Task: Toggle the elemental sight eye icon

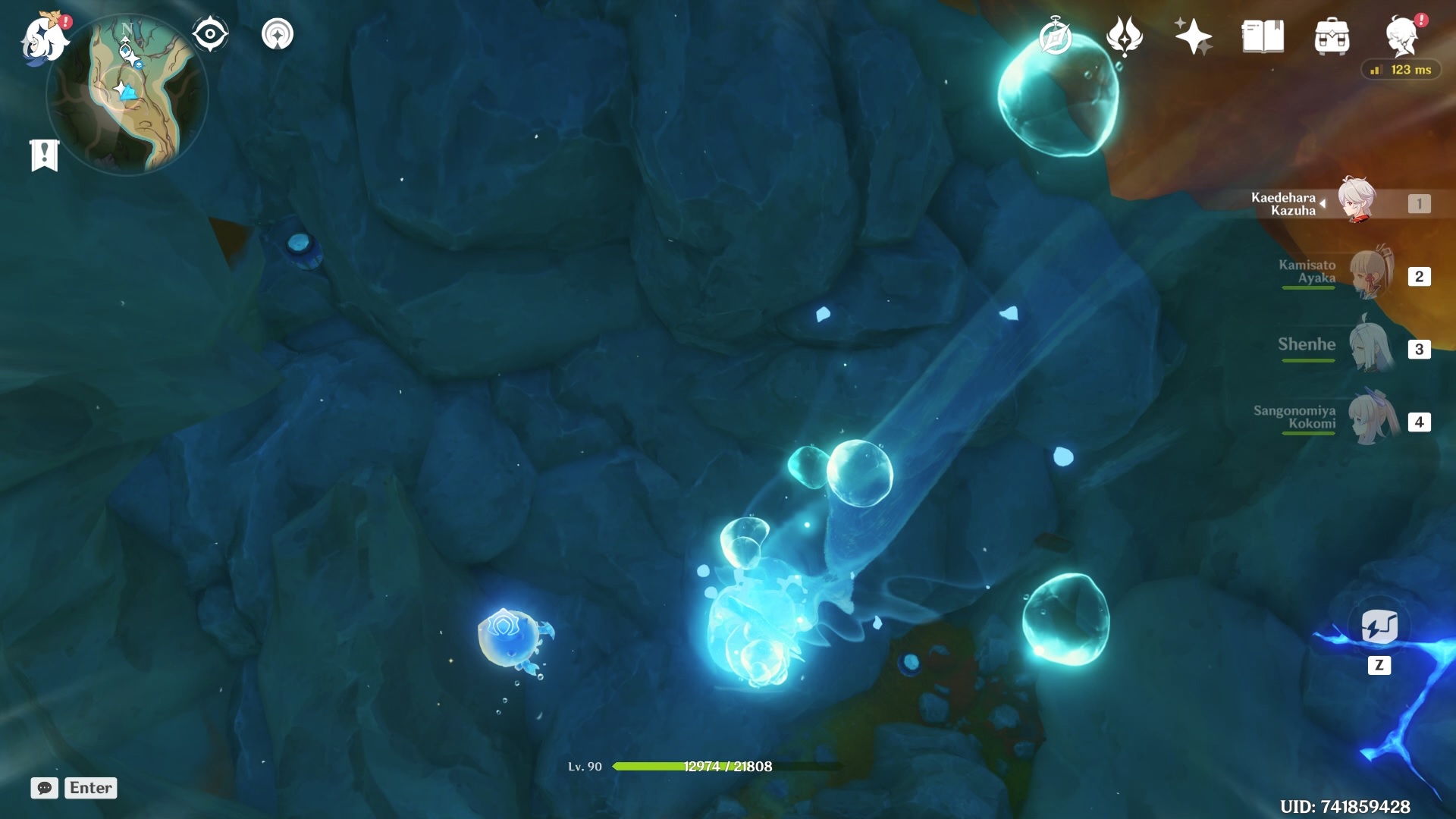Action: coord(210,34)
